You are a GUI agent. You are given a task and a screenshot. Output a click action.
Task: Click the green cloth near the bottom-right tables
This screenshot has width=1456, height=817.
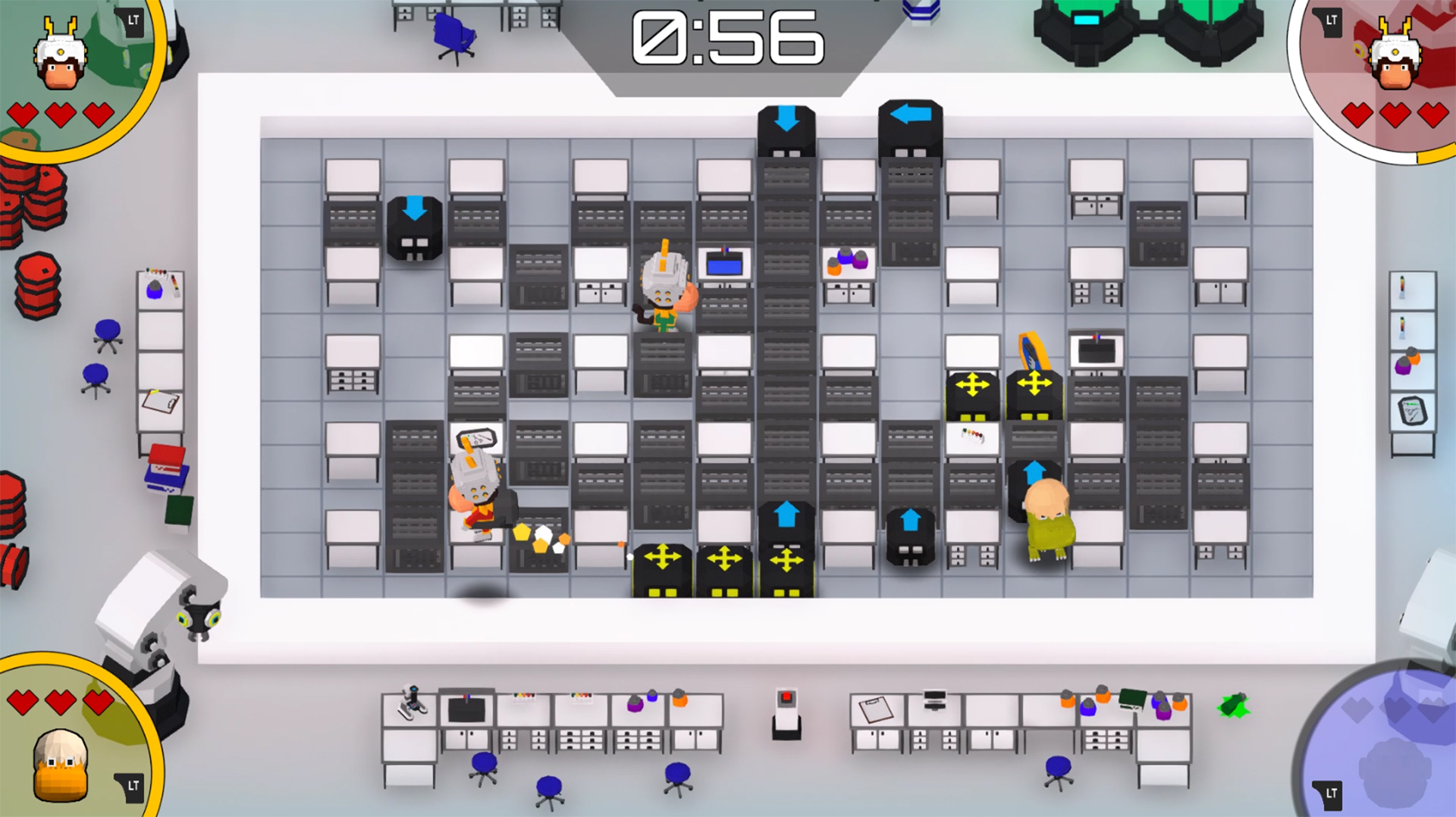click(x=1234, y=705)
